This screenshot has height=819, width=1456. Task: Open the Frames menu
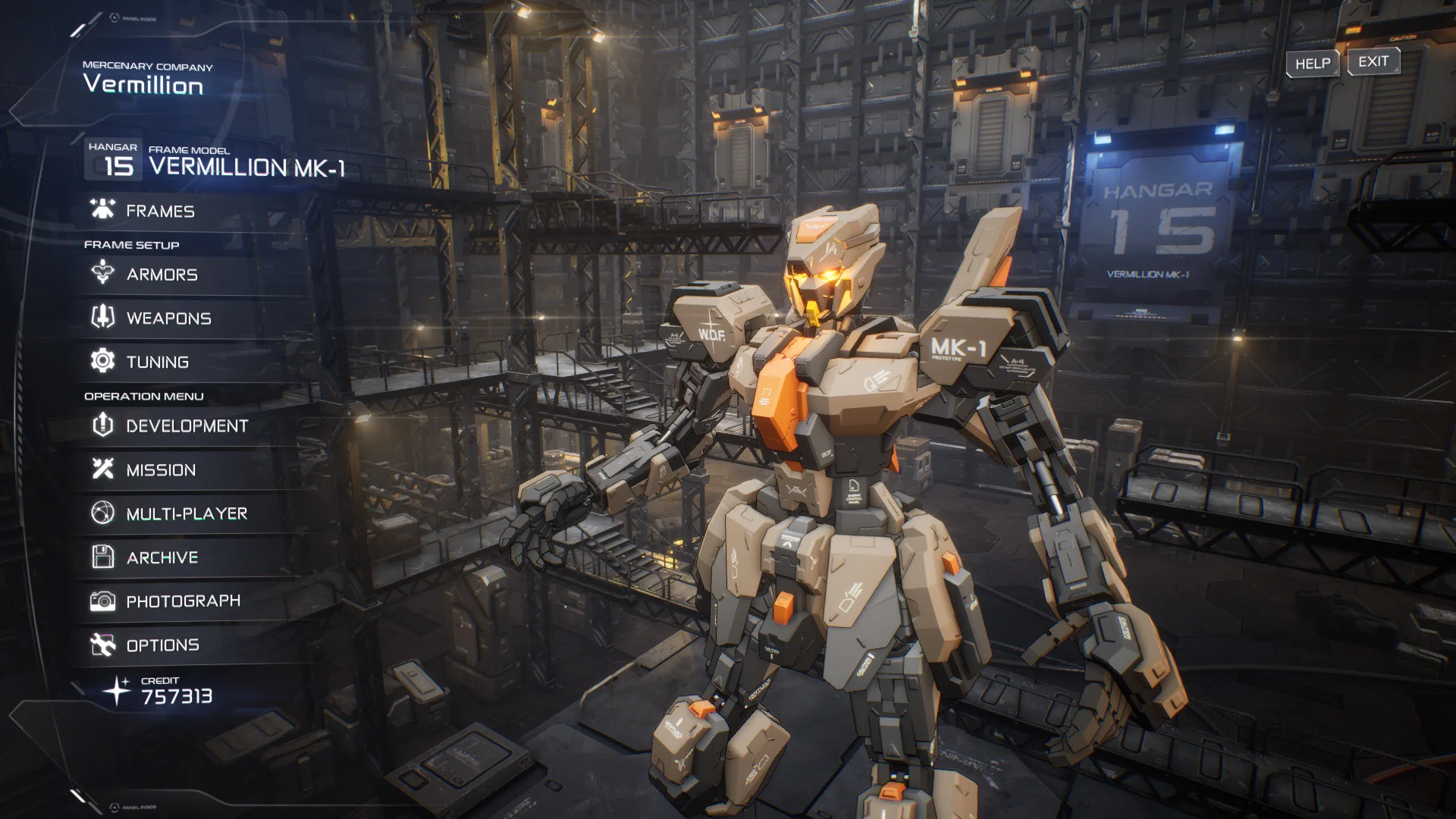(160, 211)
